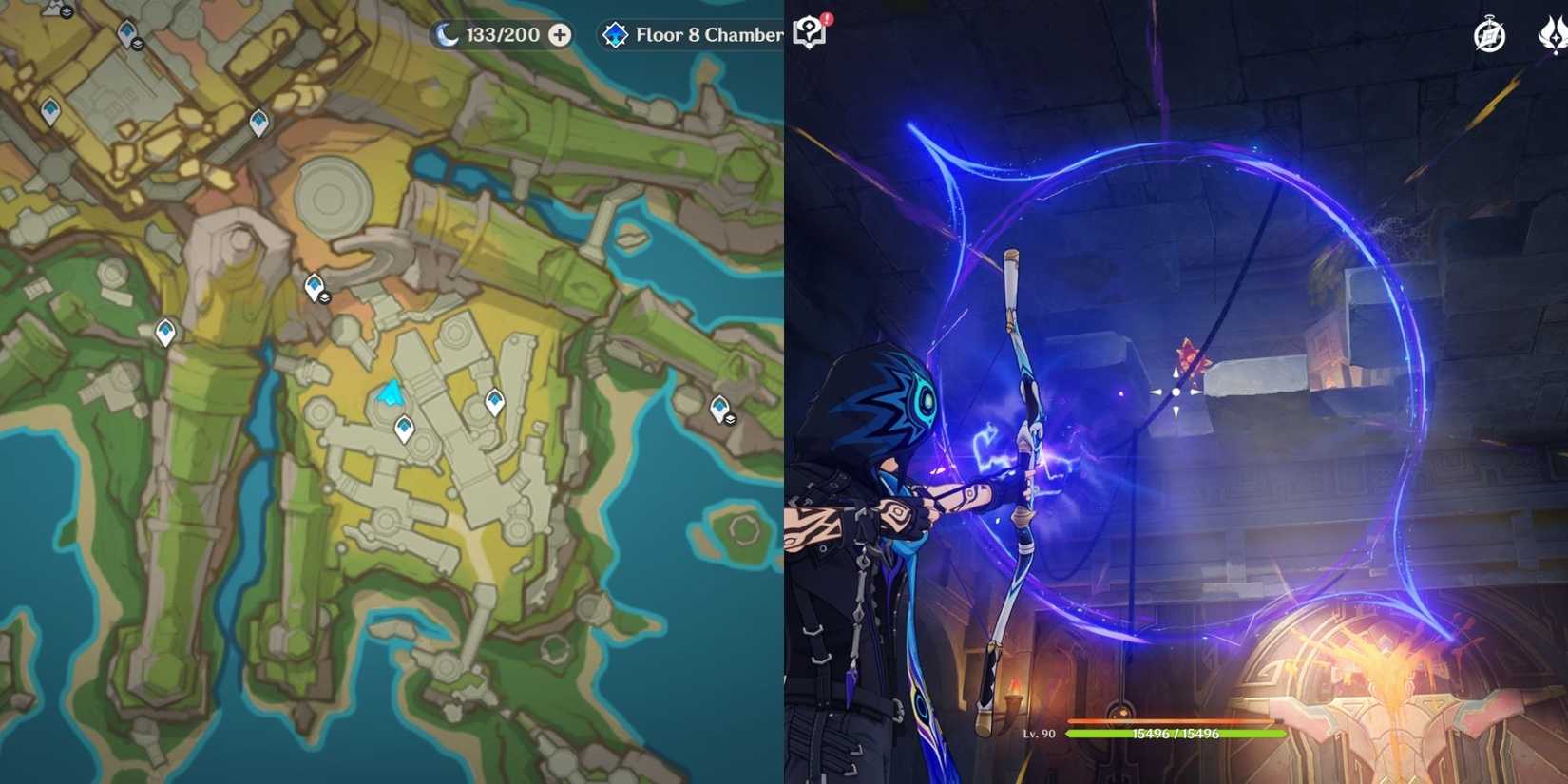Select the teleport waypoint near the map's top left
Viewport: 1568px width, 784px height.
tap(49, 105)
